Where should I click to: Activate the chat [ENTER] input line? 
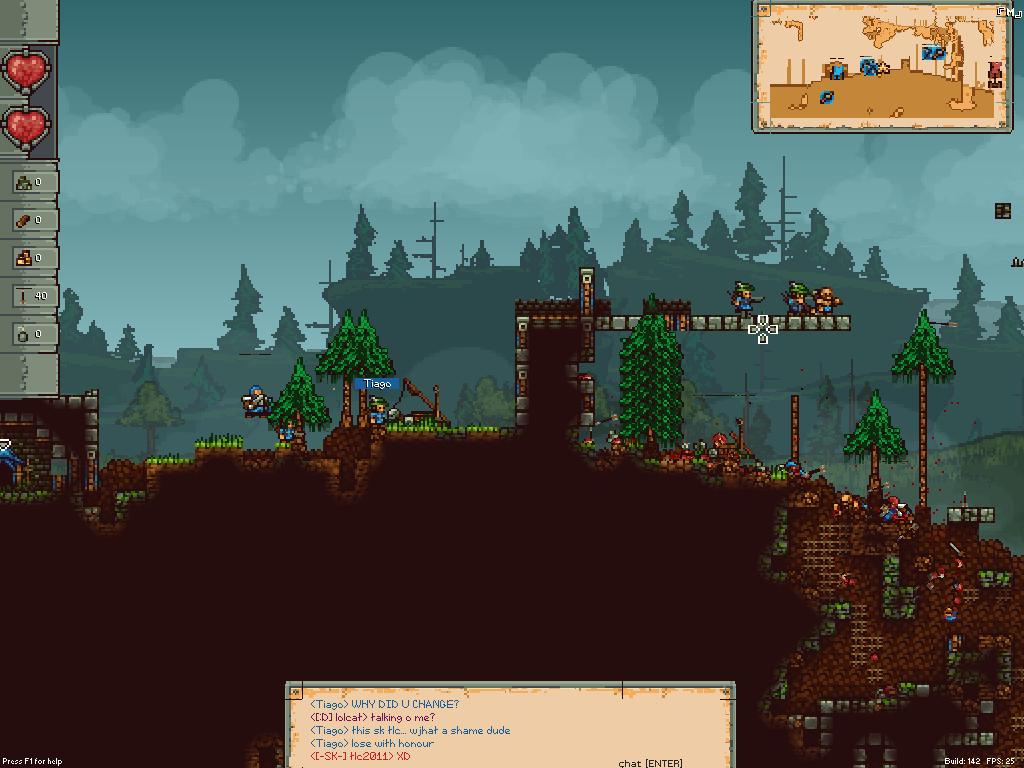click(x=650, y=763)
